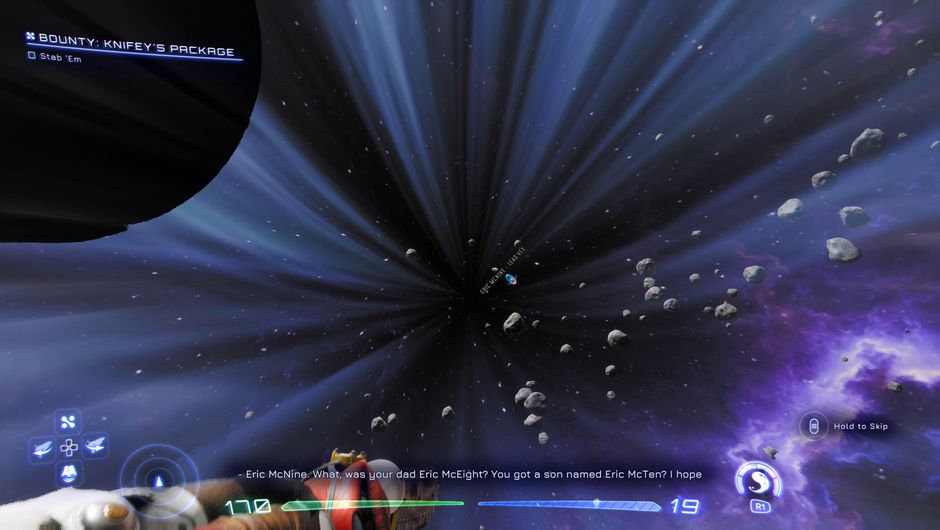This screenshot has width=940, height=530.
Task: Select the wide-faced creature weapon slot
Action: [x=68, y=472]
